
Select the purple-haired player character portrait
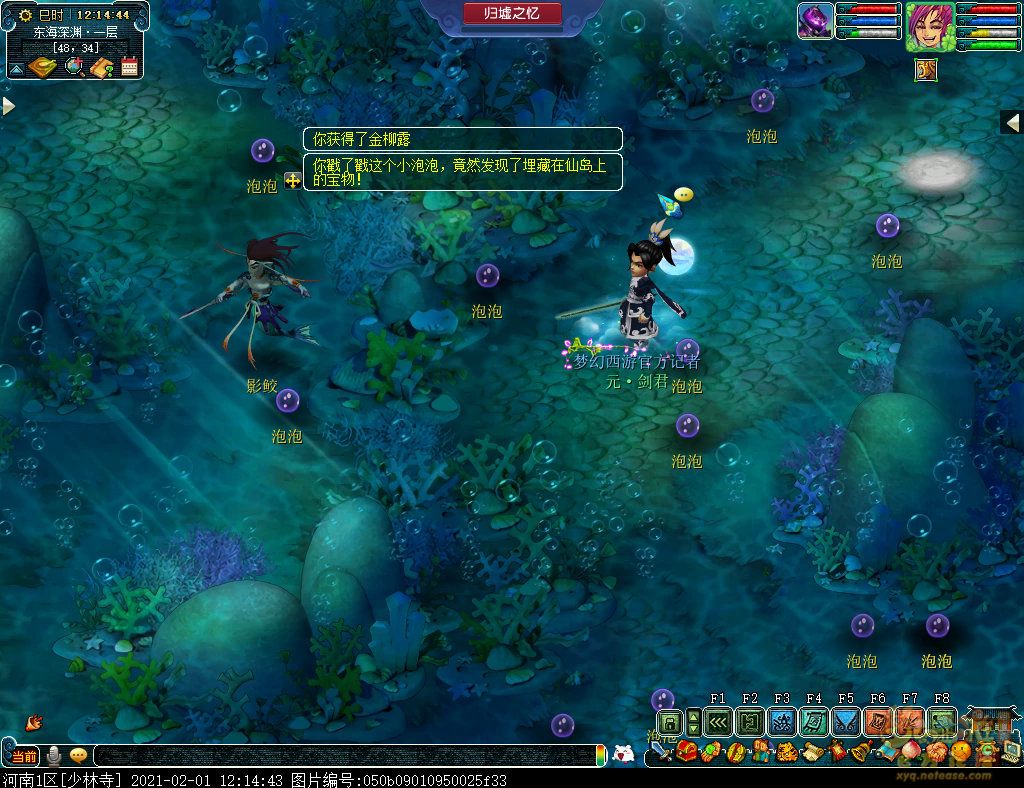pyautogui.click(x=930, y=27)
